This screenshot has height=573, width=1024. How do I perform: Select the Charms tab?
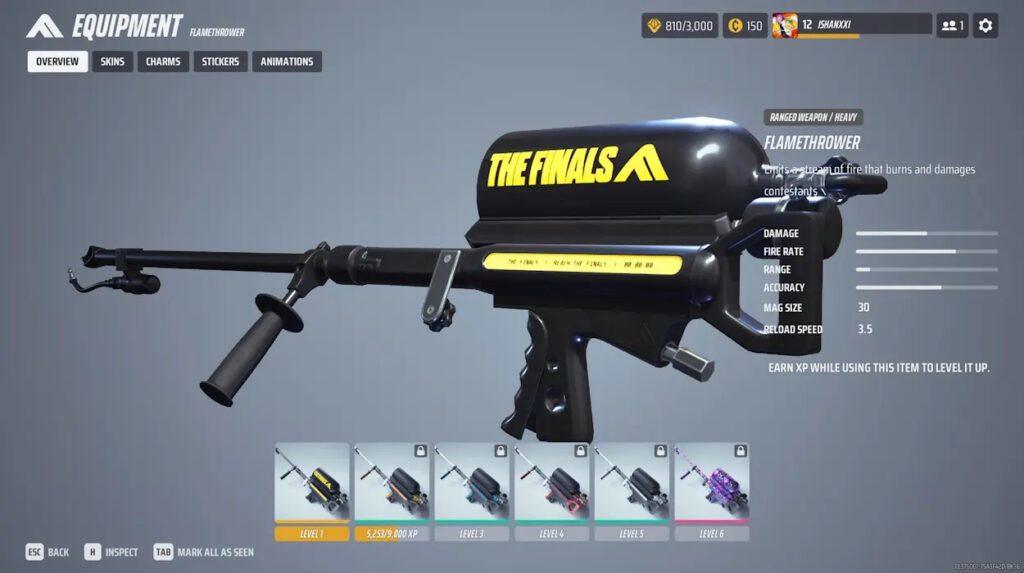click(x=163, y=62)
